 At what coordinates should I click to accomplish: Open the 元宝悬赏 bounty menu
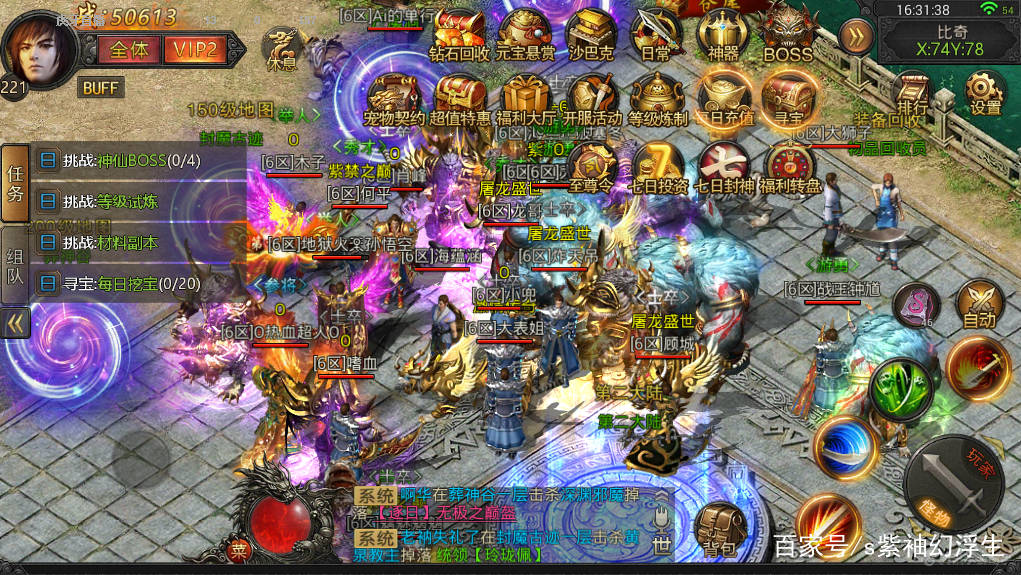point(526,33)
